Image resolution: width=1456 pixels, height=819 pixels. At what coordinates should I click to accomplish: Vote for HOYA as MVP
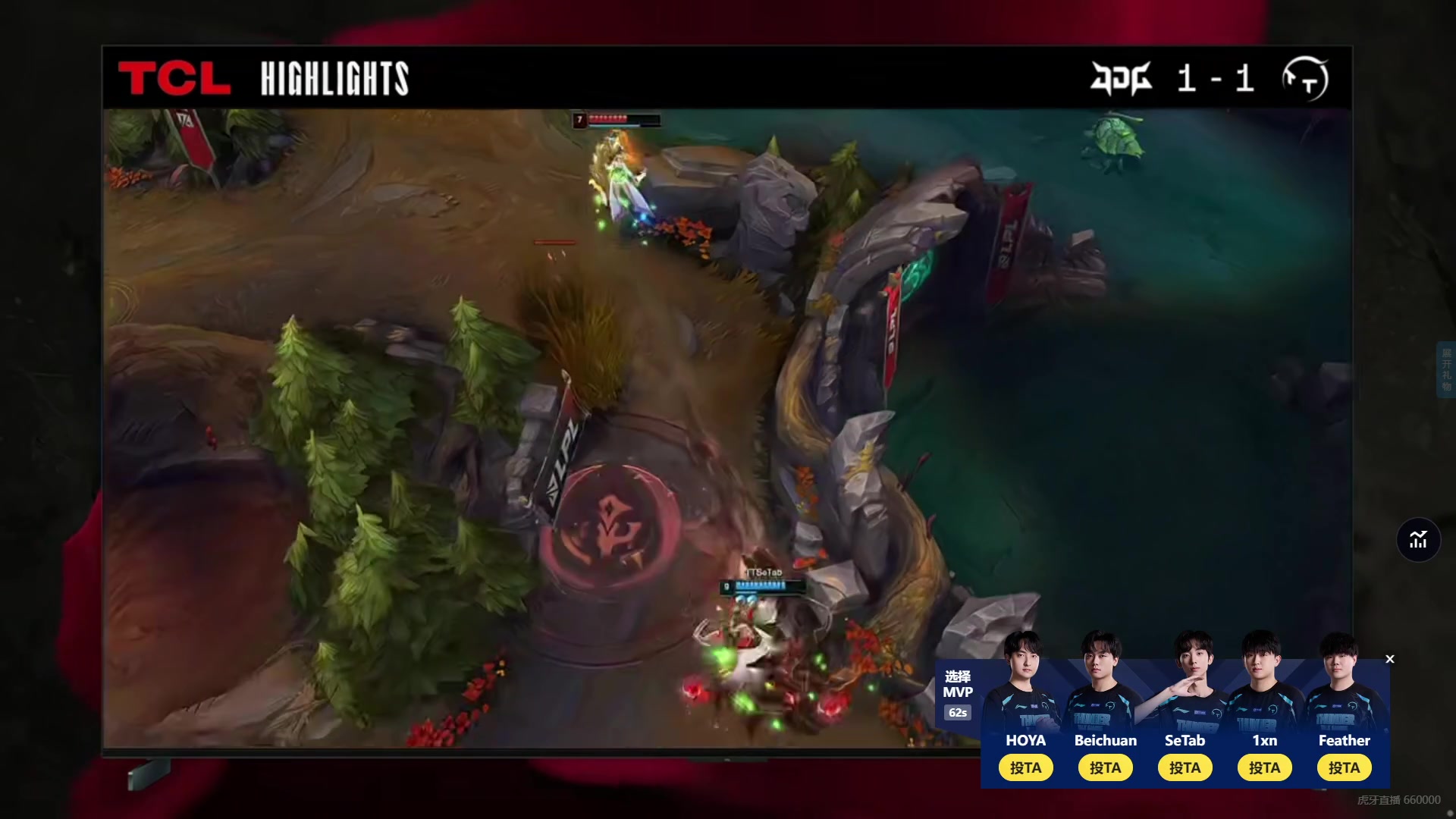pyautogui.click(x=1025, y=767)
